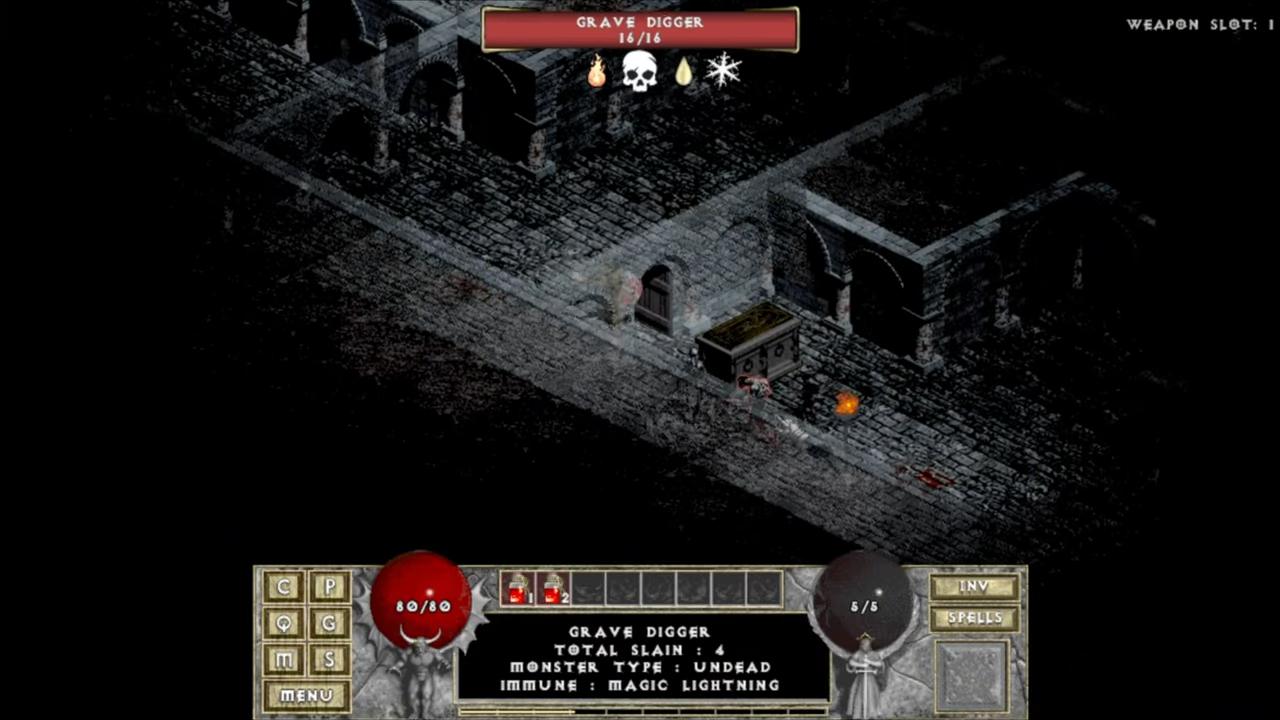Click the G panel button

329,624
